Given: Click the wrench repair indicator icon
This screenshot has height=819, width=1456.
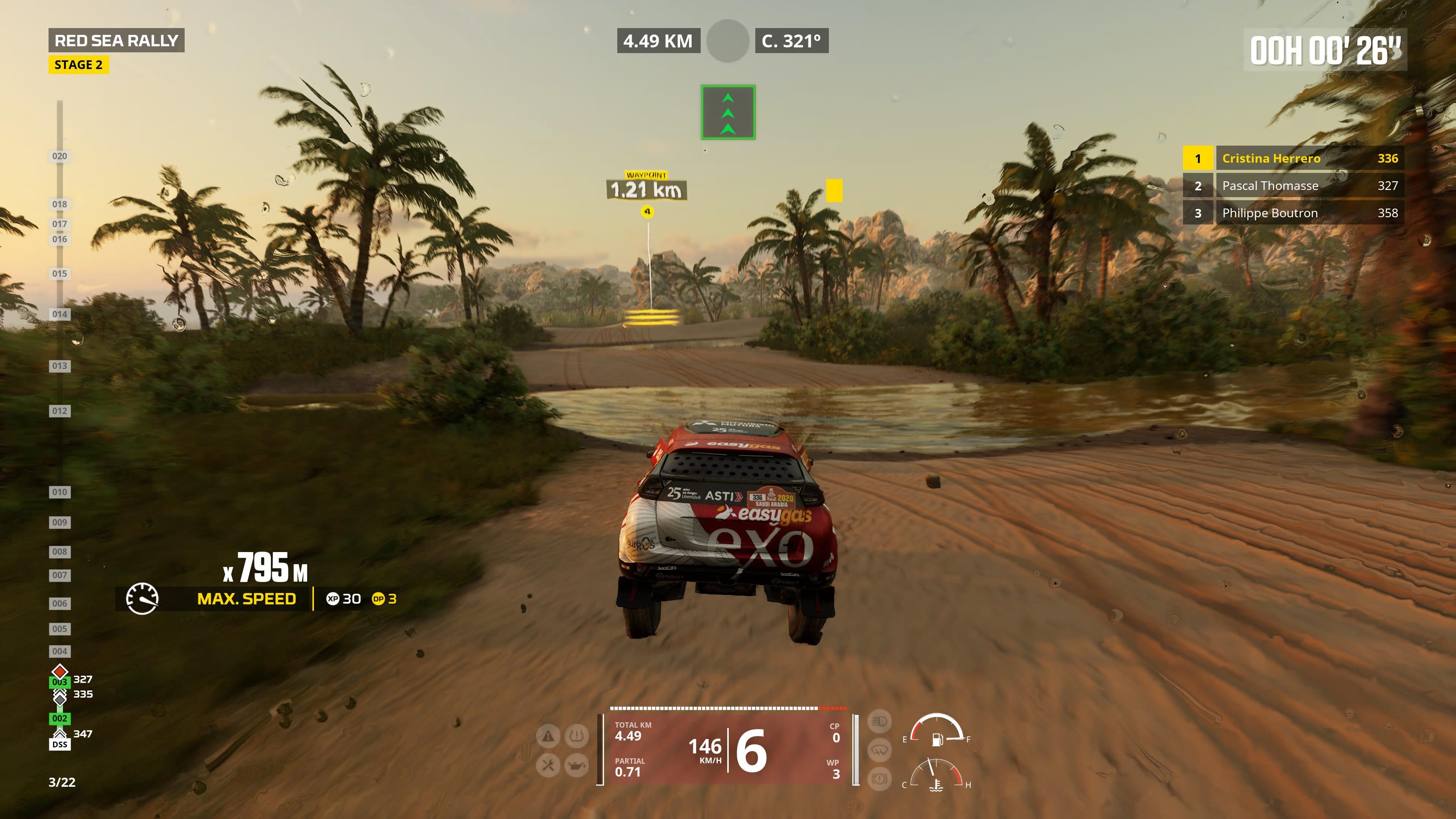Looking at the screenshot, I should tap(548, 765).
